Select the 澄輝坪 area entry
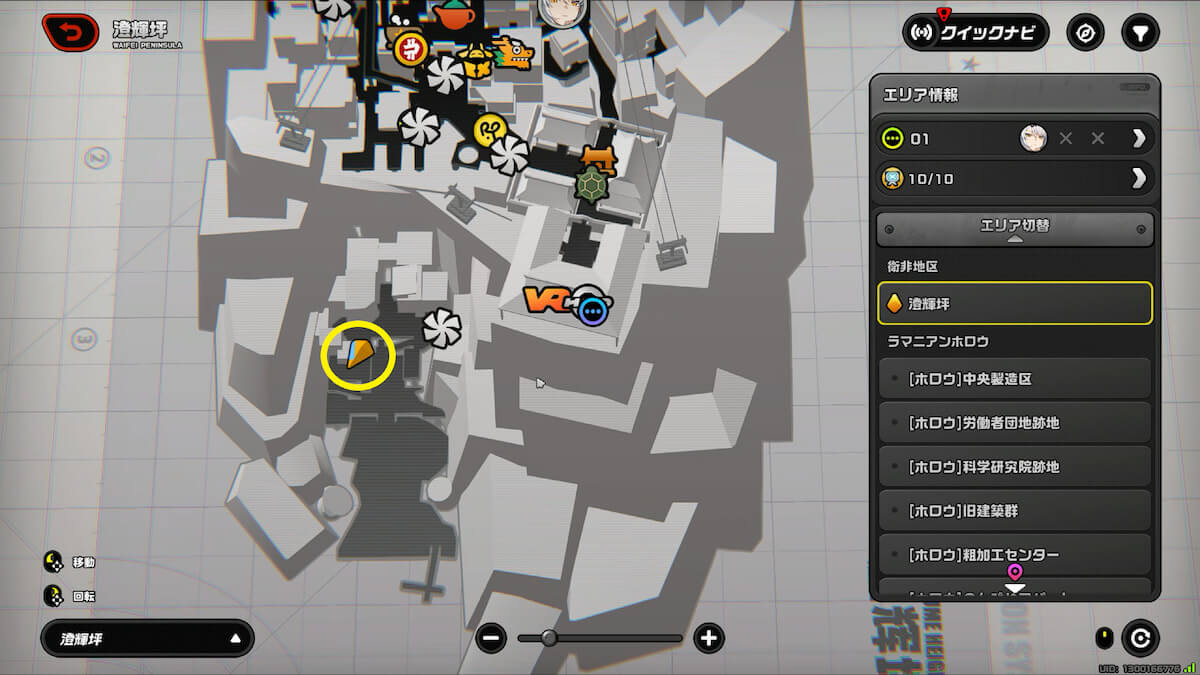This screenshot has width=1200, height=675. (x=1014, y=303)
